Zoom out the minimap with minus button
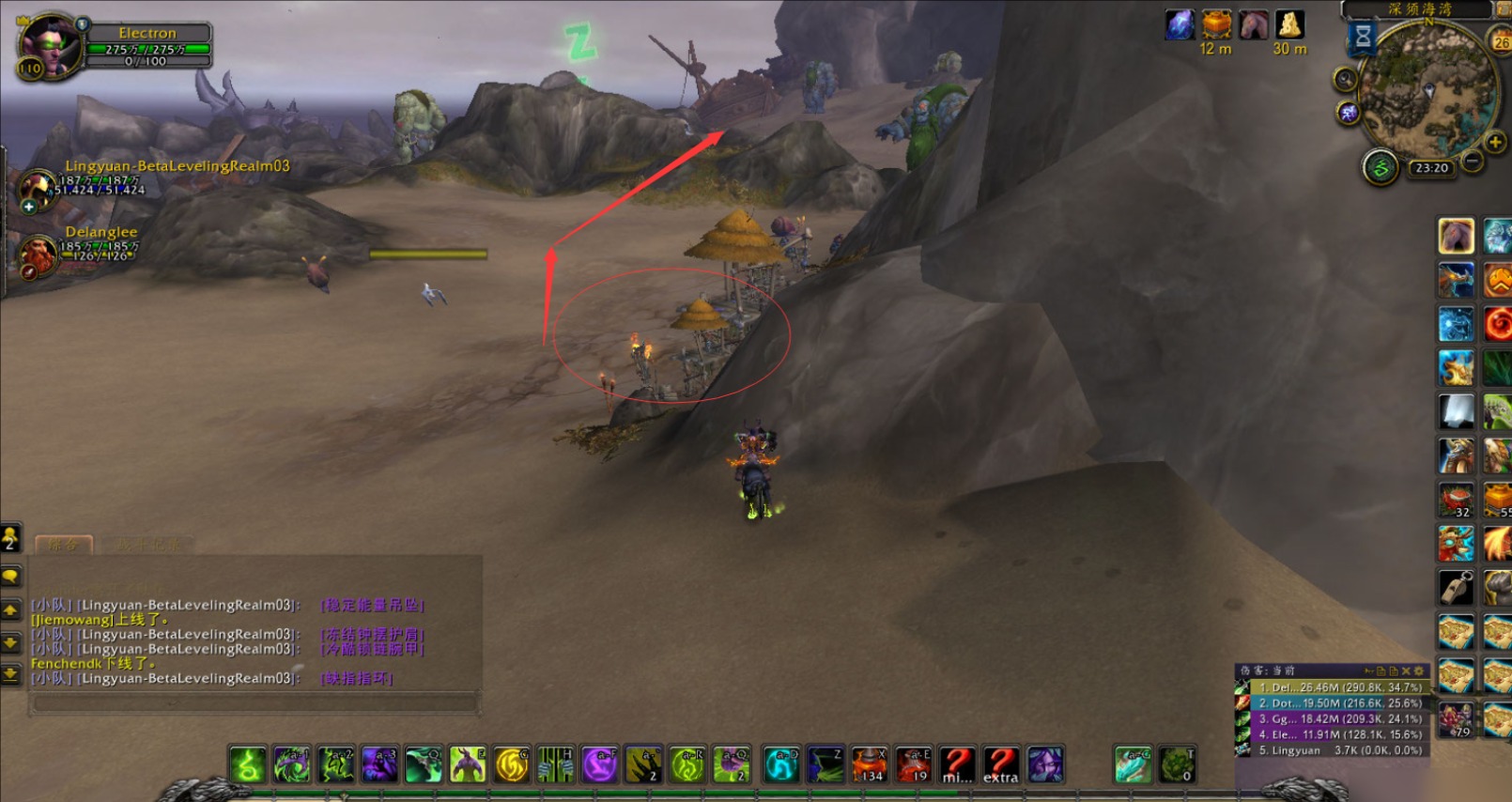The height and width of the screenshot is (802, 1512). click(1473, 162)
